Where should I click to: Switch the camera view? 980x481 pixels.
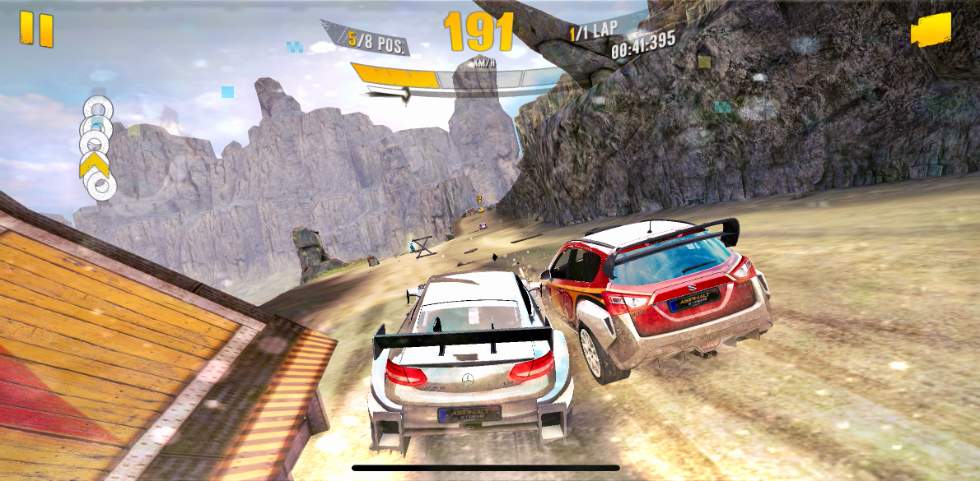(x=930, y=29)
